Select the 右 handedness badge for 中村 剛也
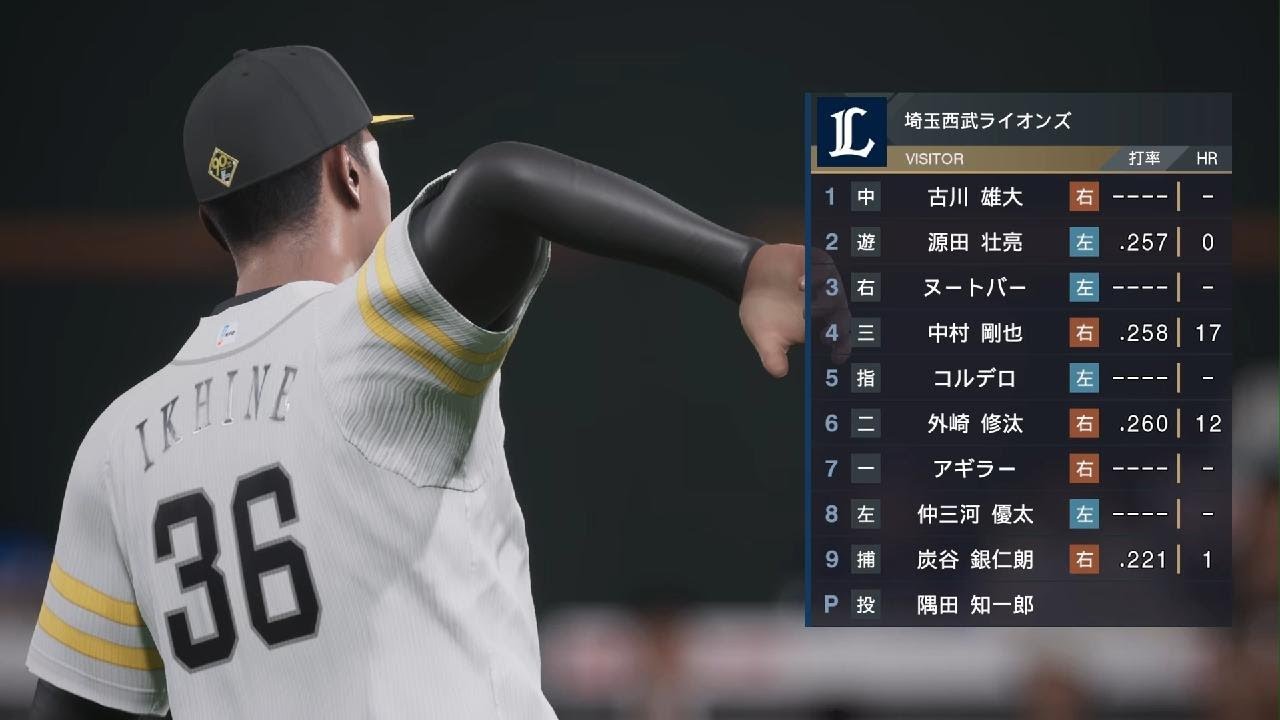Screen dimensions: 1280x720 tap(1087, 333)
